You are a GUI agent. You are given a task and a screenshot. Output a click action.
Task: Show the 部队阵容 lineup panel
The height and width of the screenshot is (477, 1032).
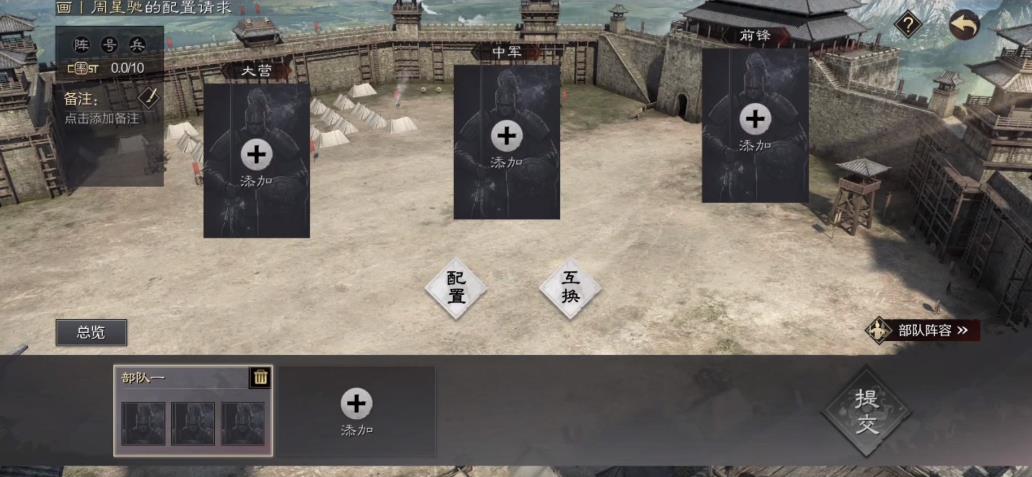coord(923,329)
